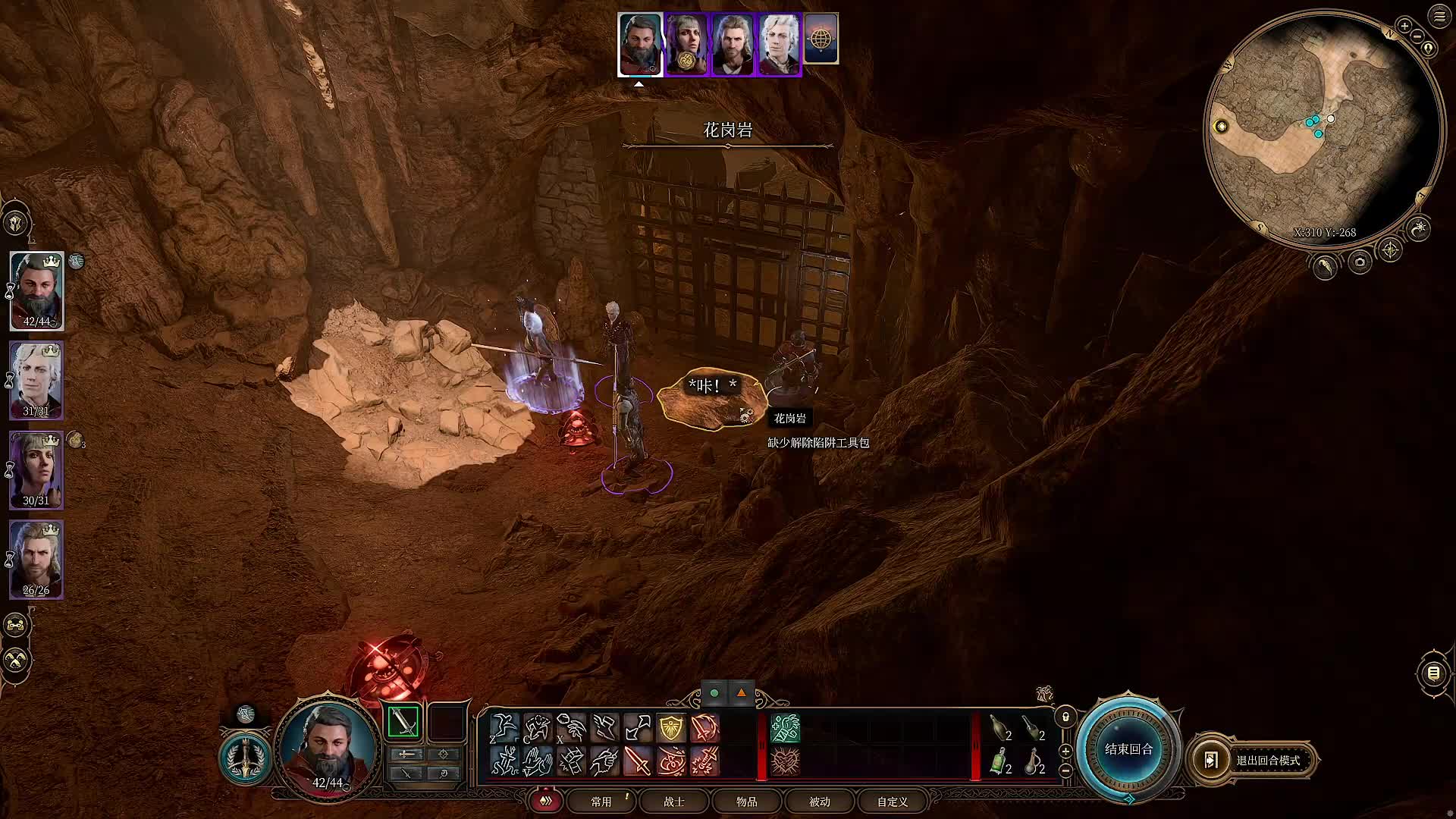Click the 结束回合 end turn button

tap(1128, 749)
